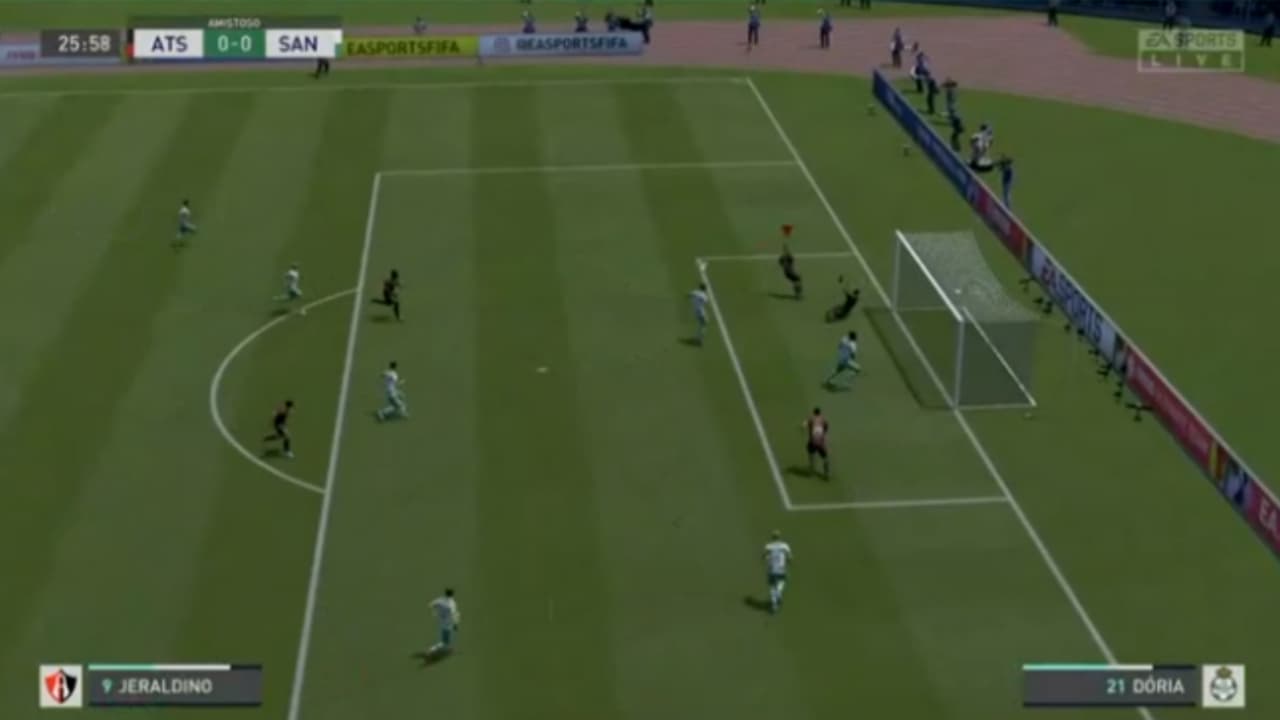Click the Santos club crest icon

pos(1223,685)
